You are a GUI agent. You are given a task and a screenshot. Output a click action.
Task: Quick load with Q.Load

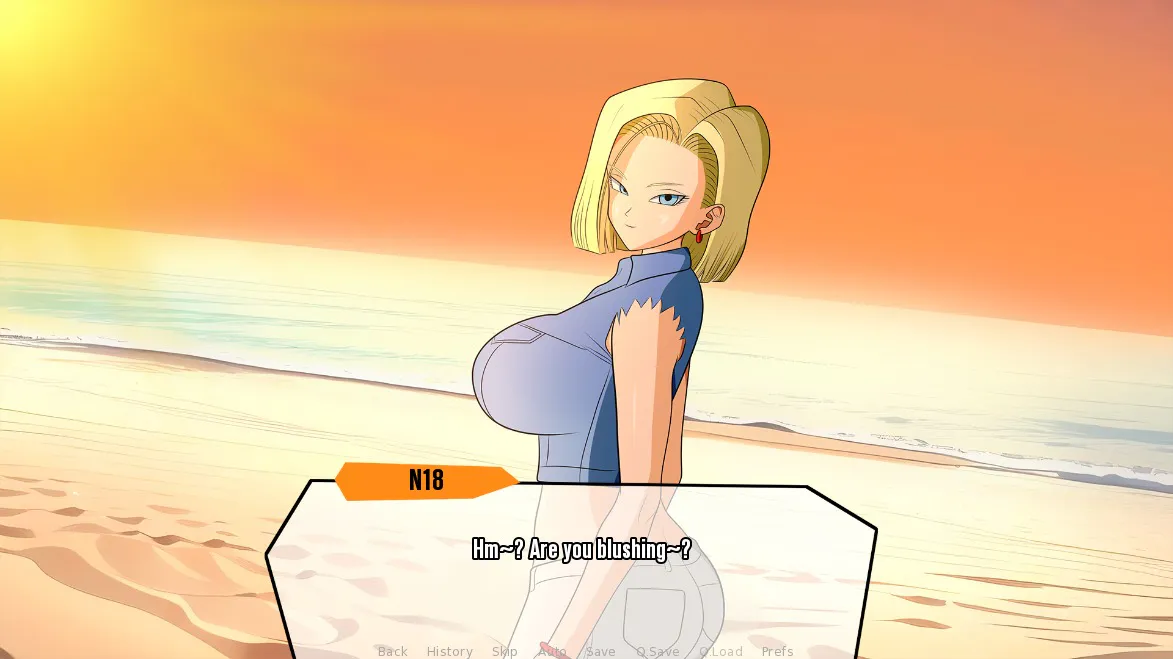tap(720, 651)
